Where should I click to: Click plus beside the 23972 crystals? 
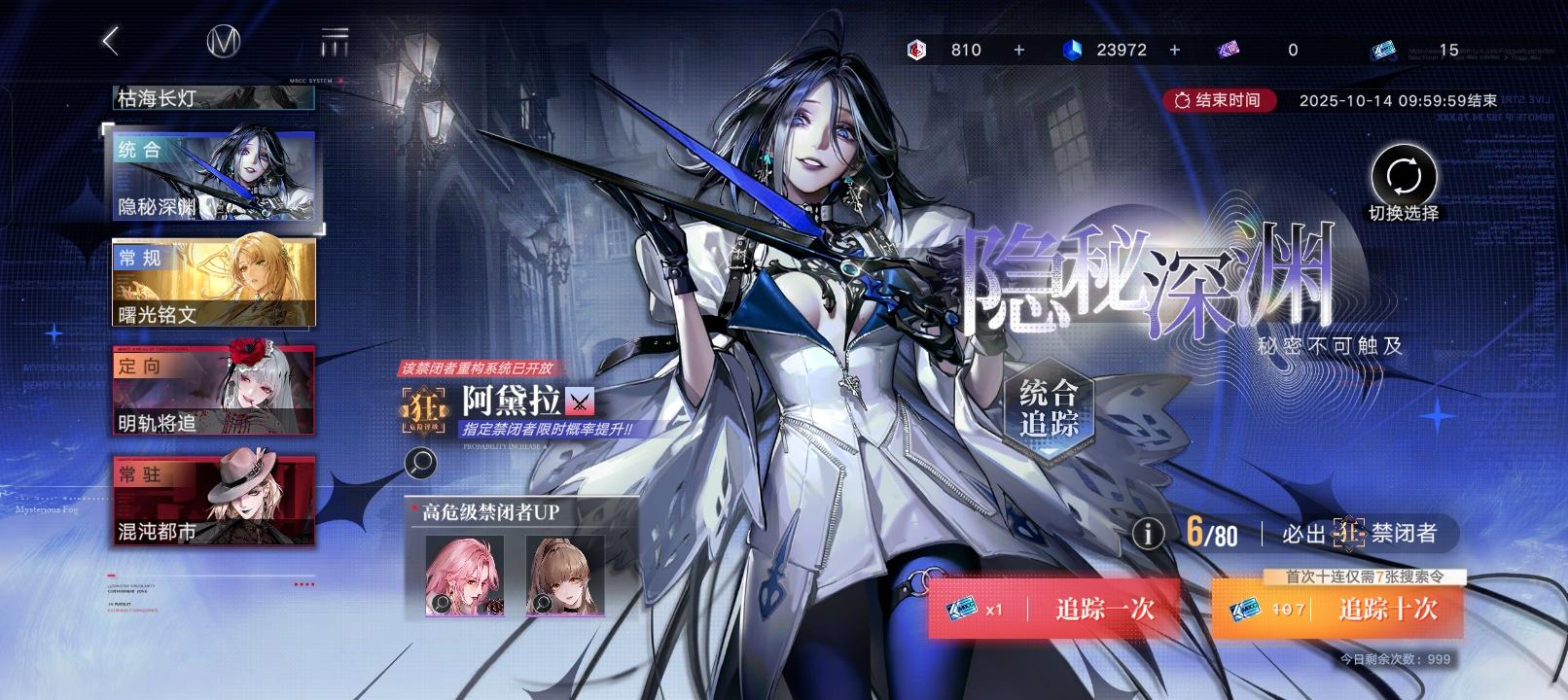click(x=1174, y=49)
